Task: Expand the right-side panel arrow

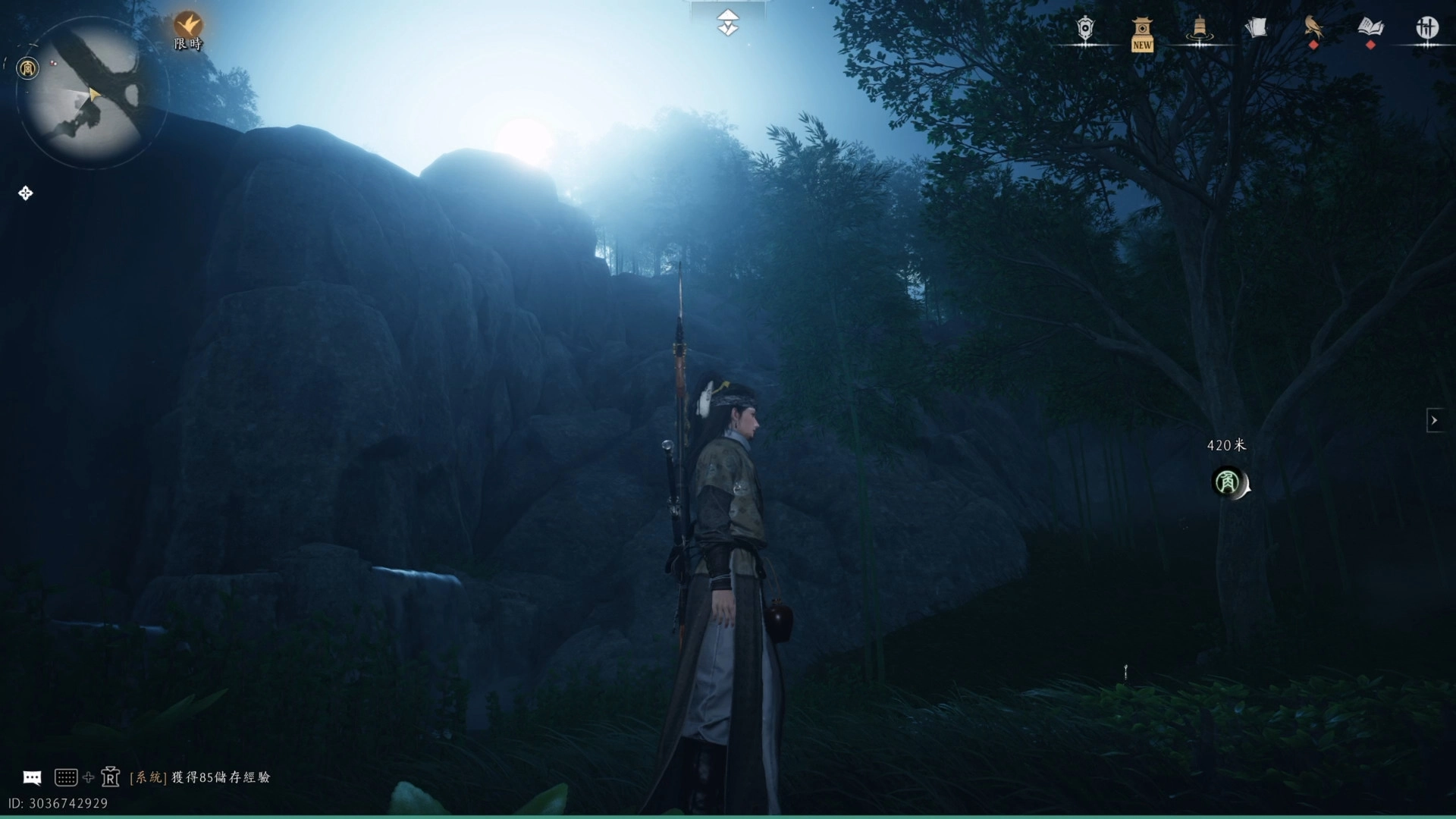Action: point(1434,420)
